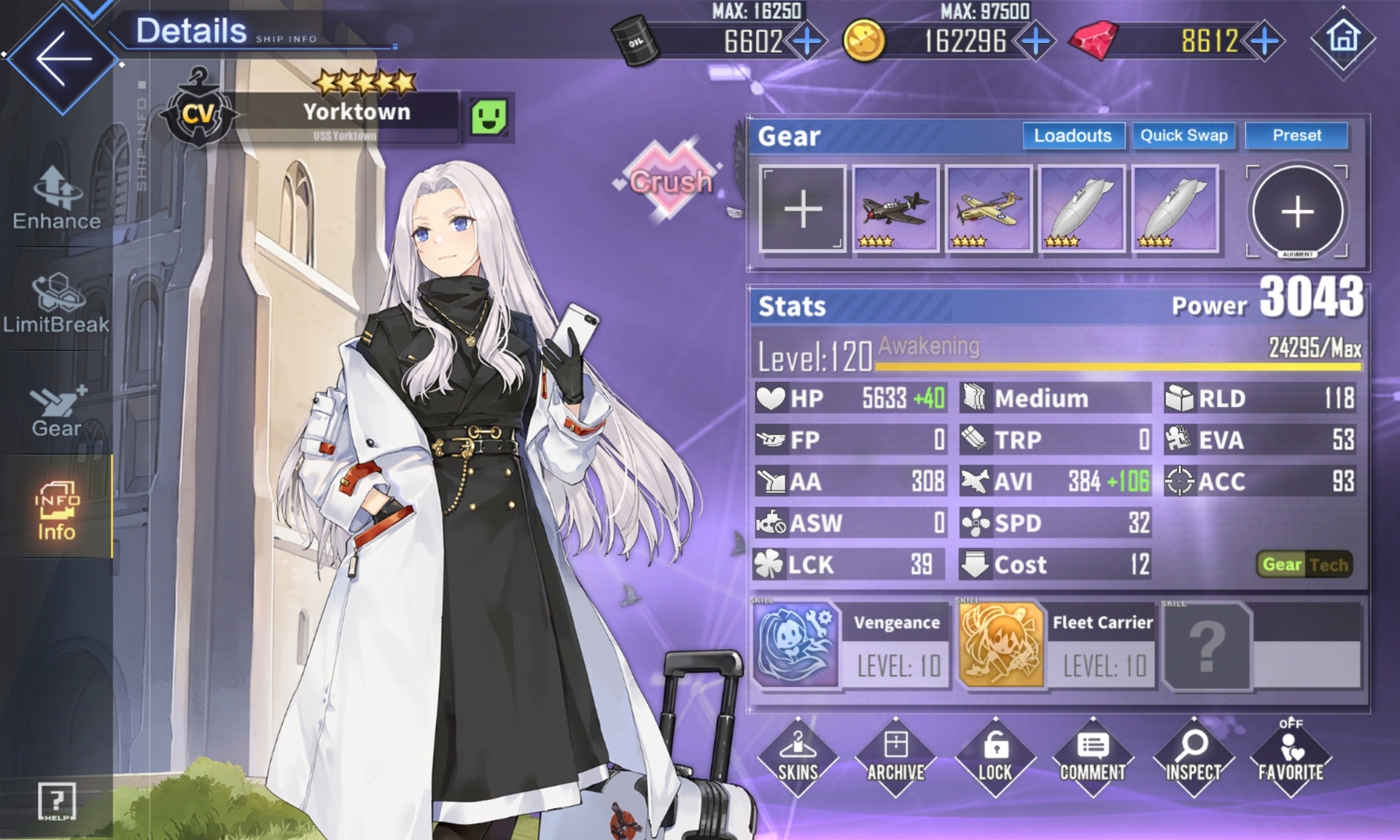This screenshot has height=840, width=1400.
Task: Add more gems with the plus button
Action: click(x=1264, y=41)
